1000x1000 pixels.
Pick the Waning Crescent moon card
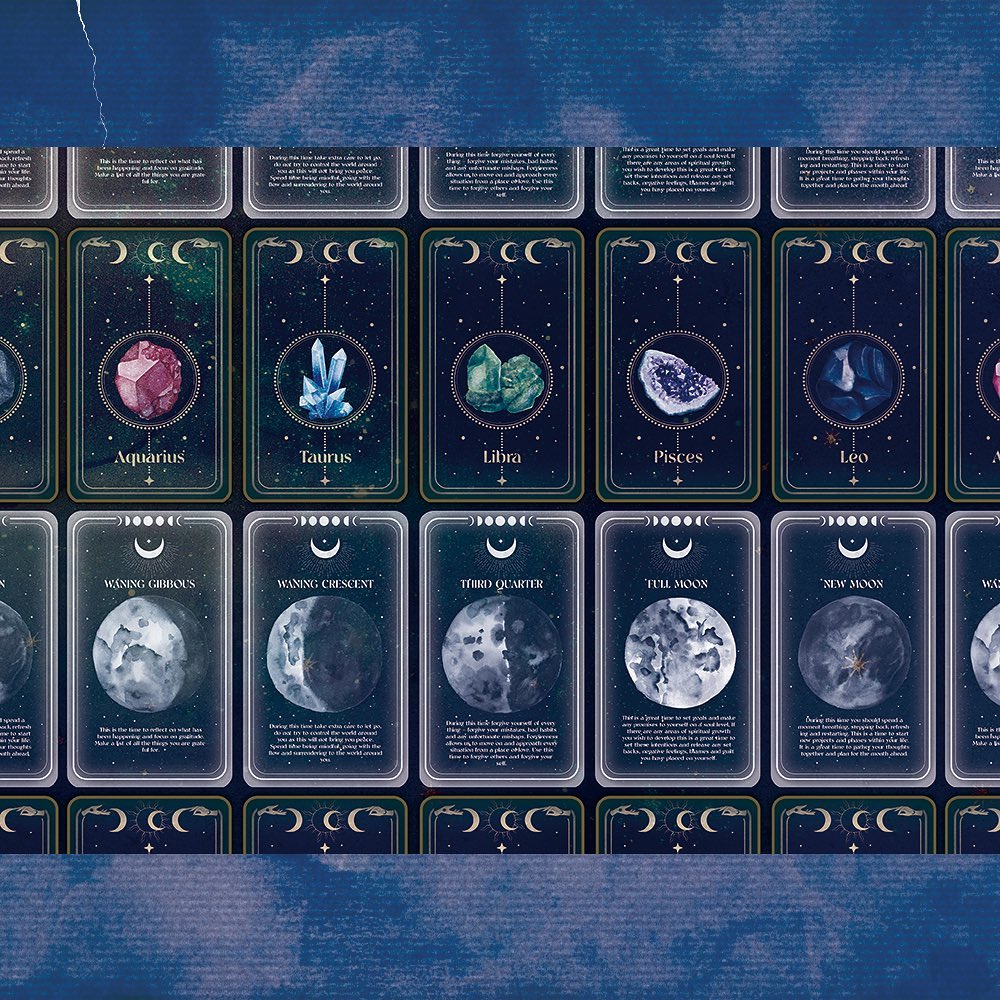(325, 648)
